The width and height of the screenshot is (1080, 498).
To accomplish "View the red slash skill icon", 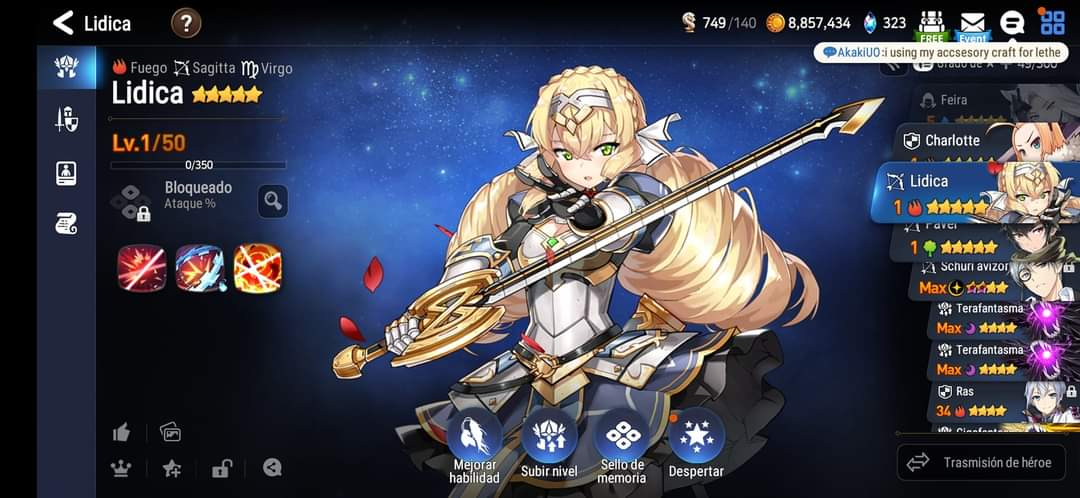I will [141, 267].
